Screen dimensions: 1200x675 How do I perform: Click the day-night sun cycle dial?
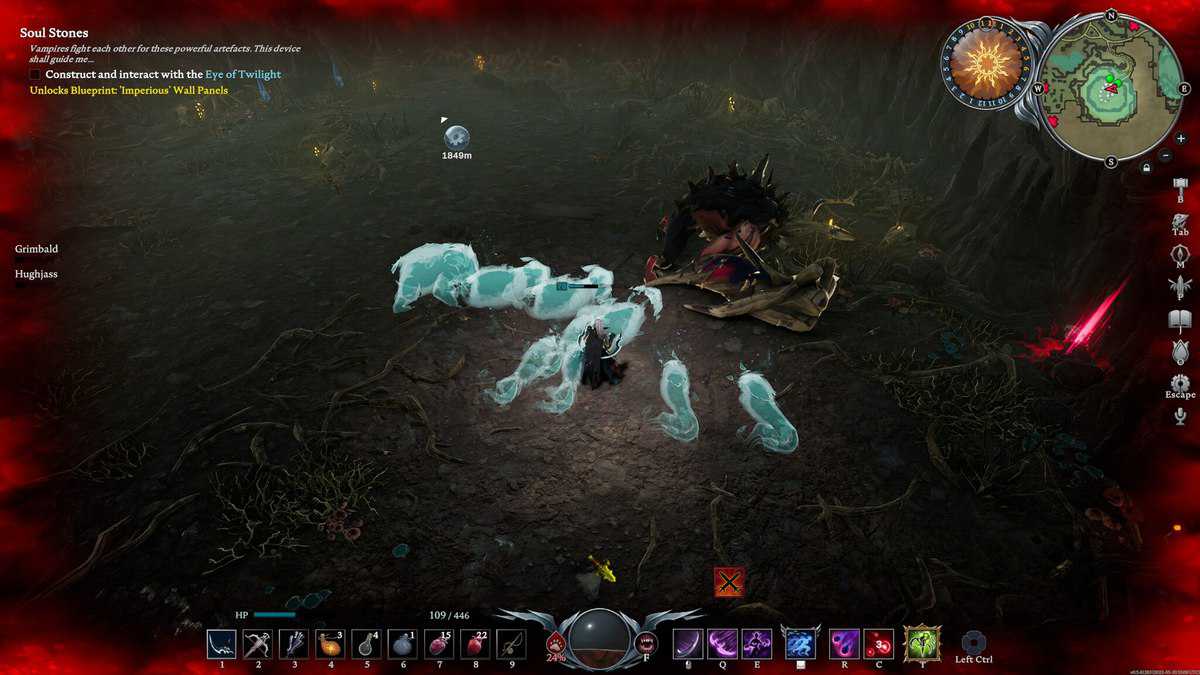pos(985,63)
